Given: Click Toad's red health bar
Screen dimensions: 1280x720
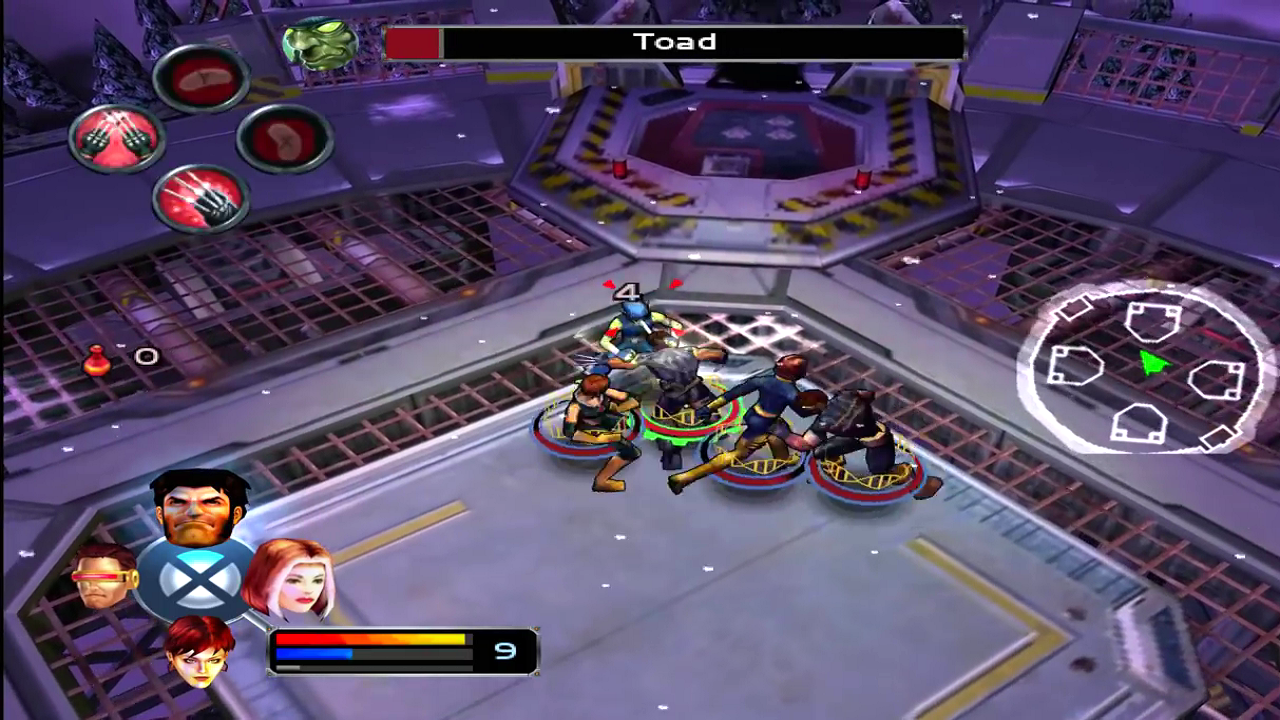Looking at the screenshot, I should point(415,42).
